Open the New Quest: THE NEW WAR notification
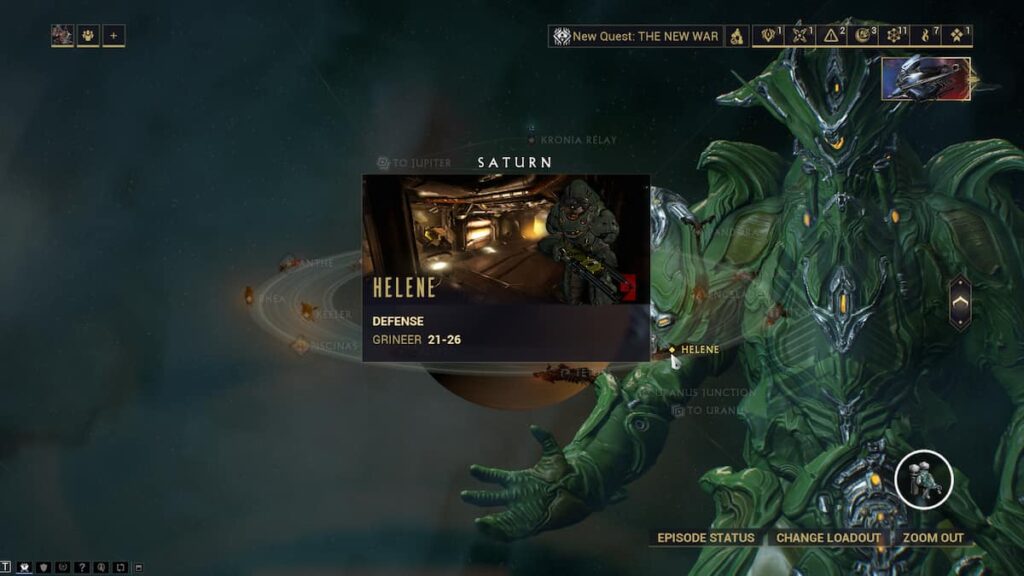This screenshot has height=576, width=1024. (636, 36)
